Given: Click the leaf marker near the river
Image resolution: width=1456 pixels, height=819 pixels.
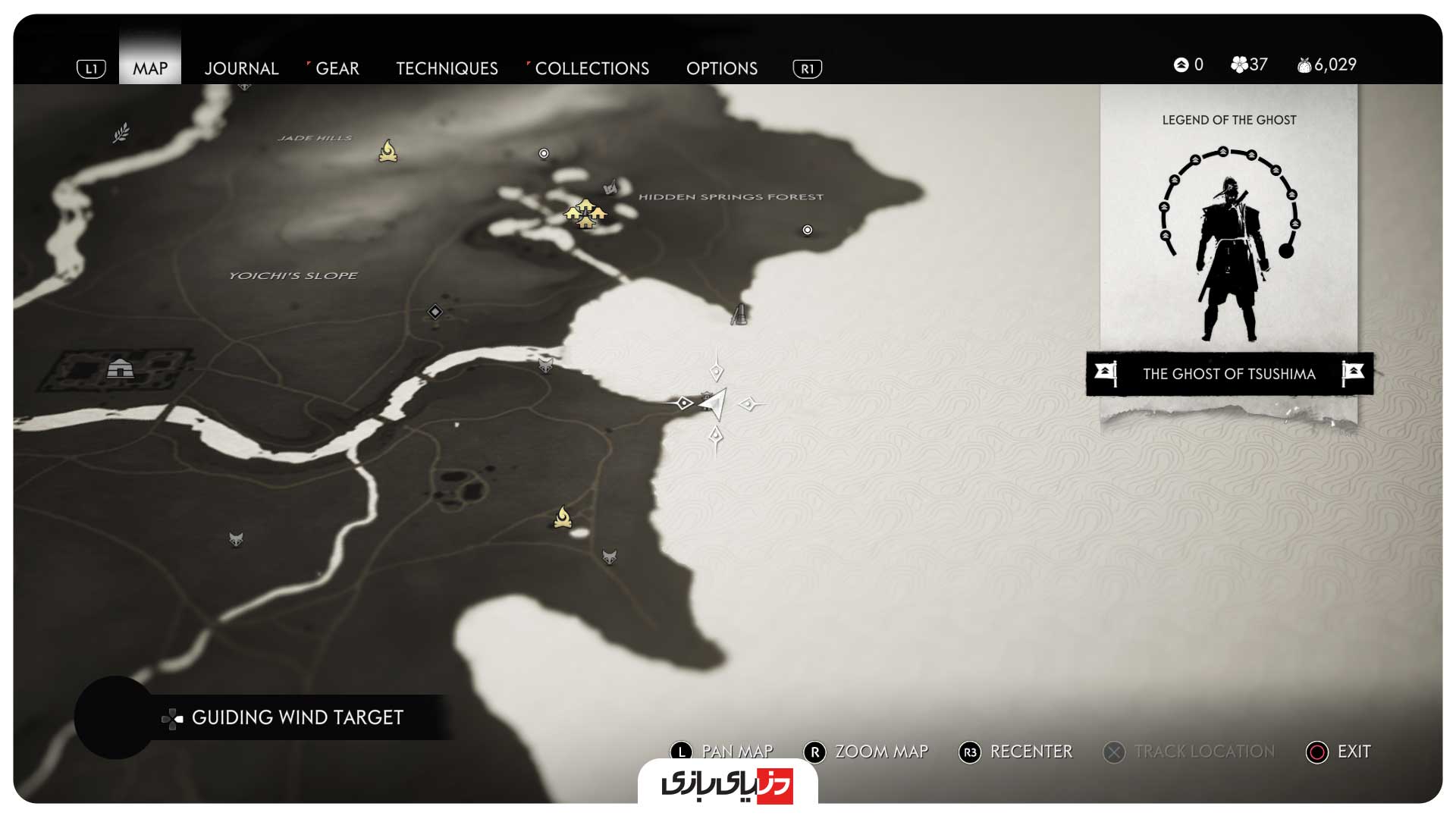Looking at the screenshot, I should (121, 133).
